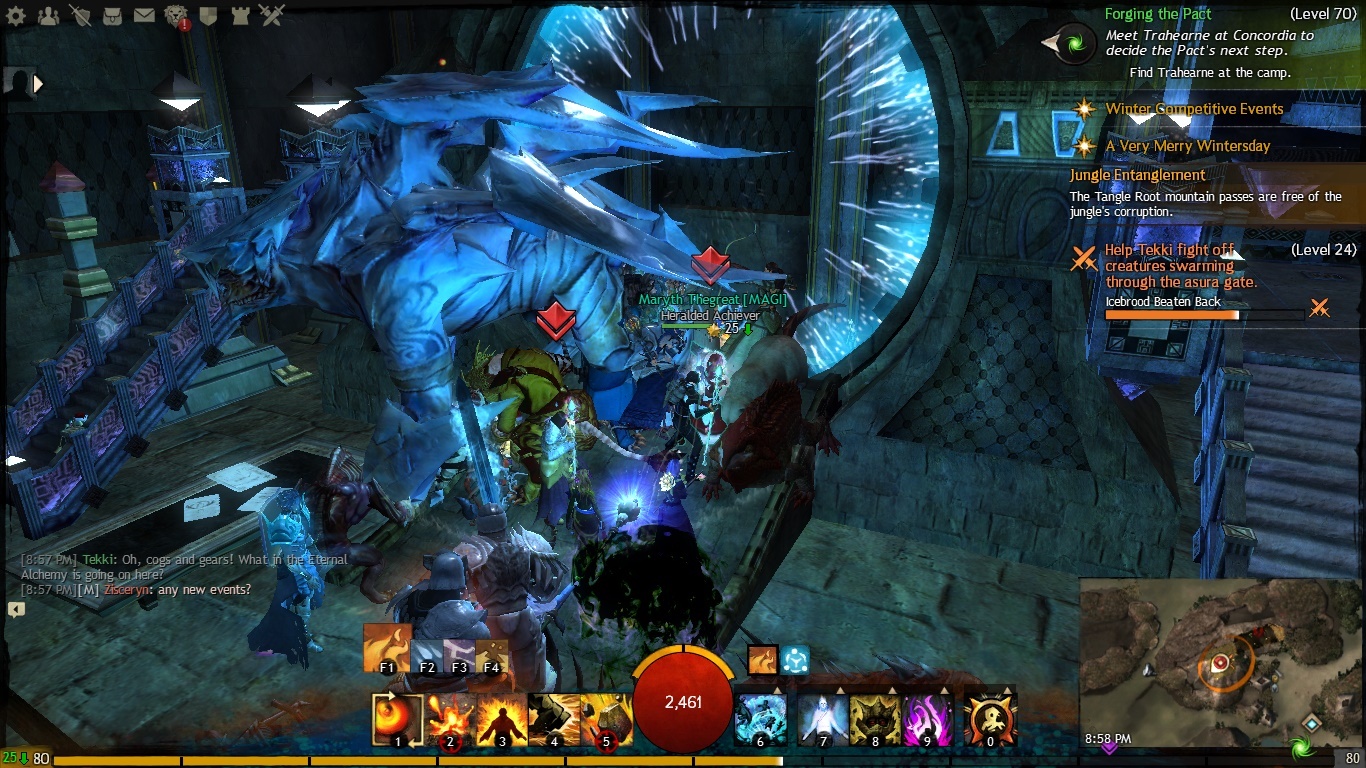Open the guild shield icon
The height and width of the screenshot is (768, 1366).
coord(208,15)
